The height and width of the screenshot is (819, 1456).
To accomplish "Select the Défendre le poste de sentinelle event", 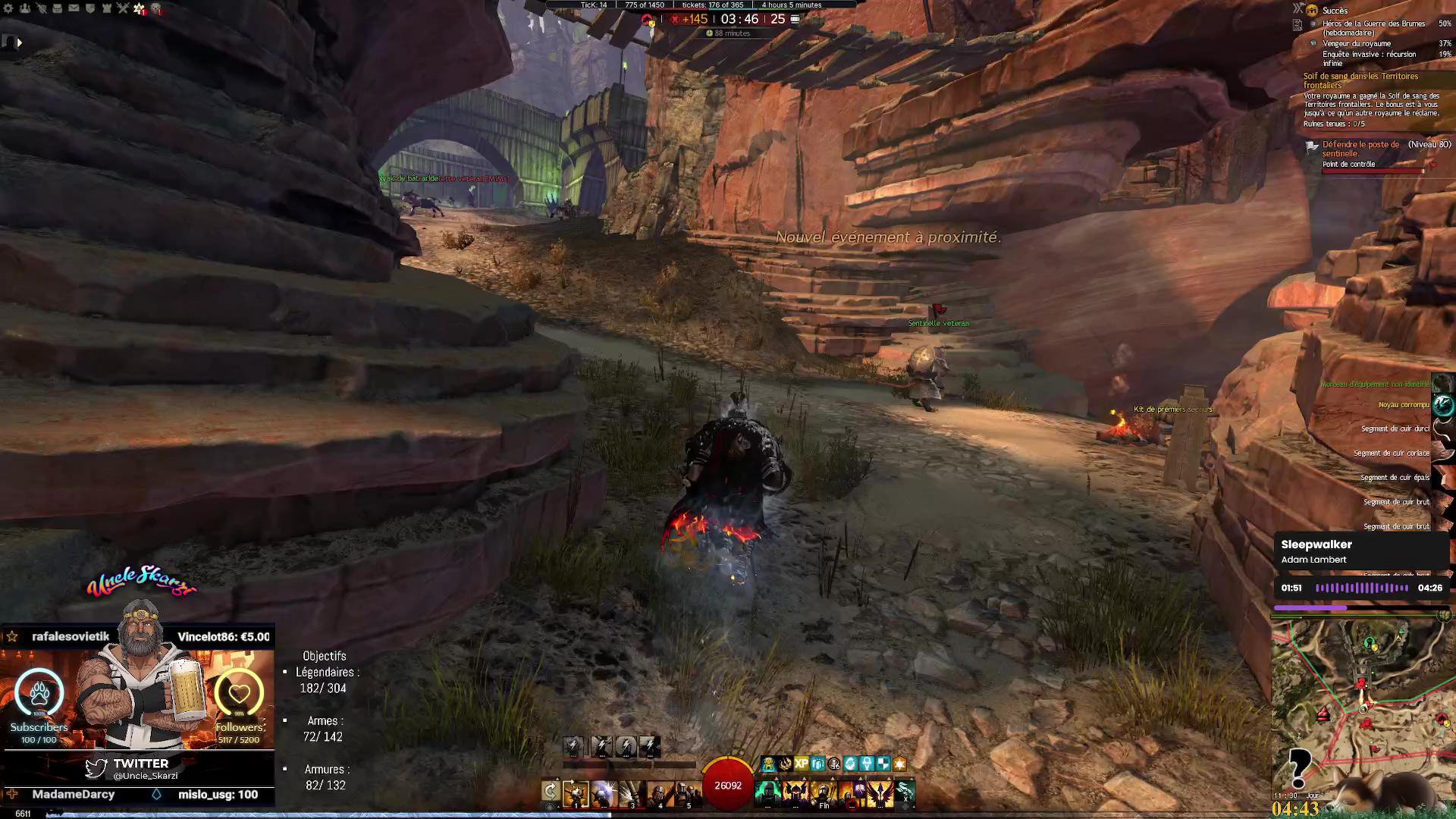I will pos(1360,149).
